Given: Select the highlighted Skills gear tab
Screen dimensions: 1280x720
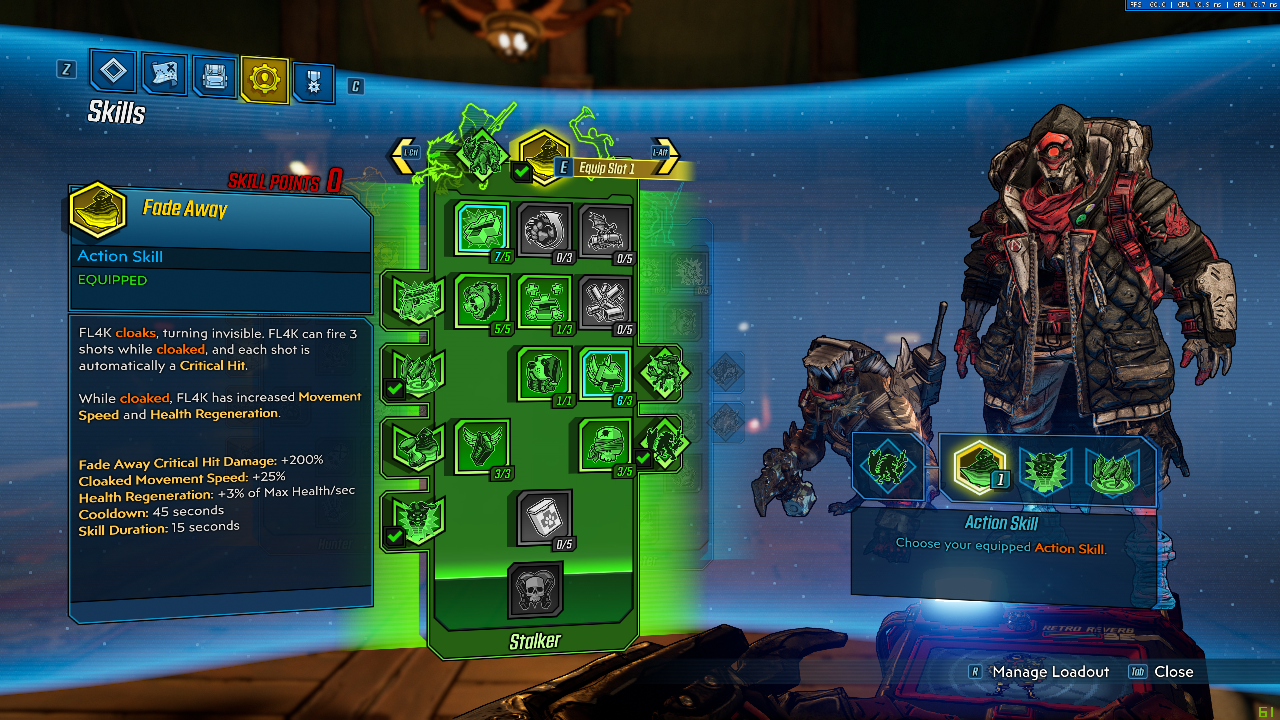Looking at the screenshot, I should click(265, 79).
